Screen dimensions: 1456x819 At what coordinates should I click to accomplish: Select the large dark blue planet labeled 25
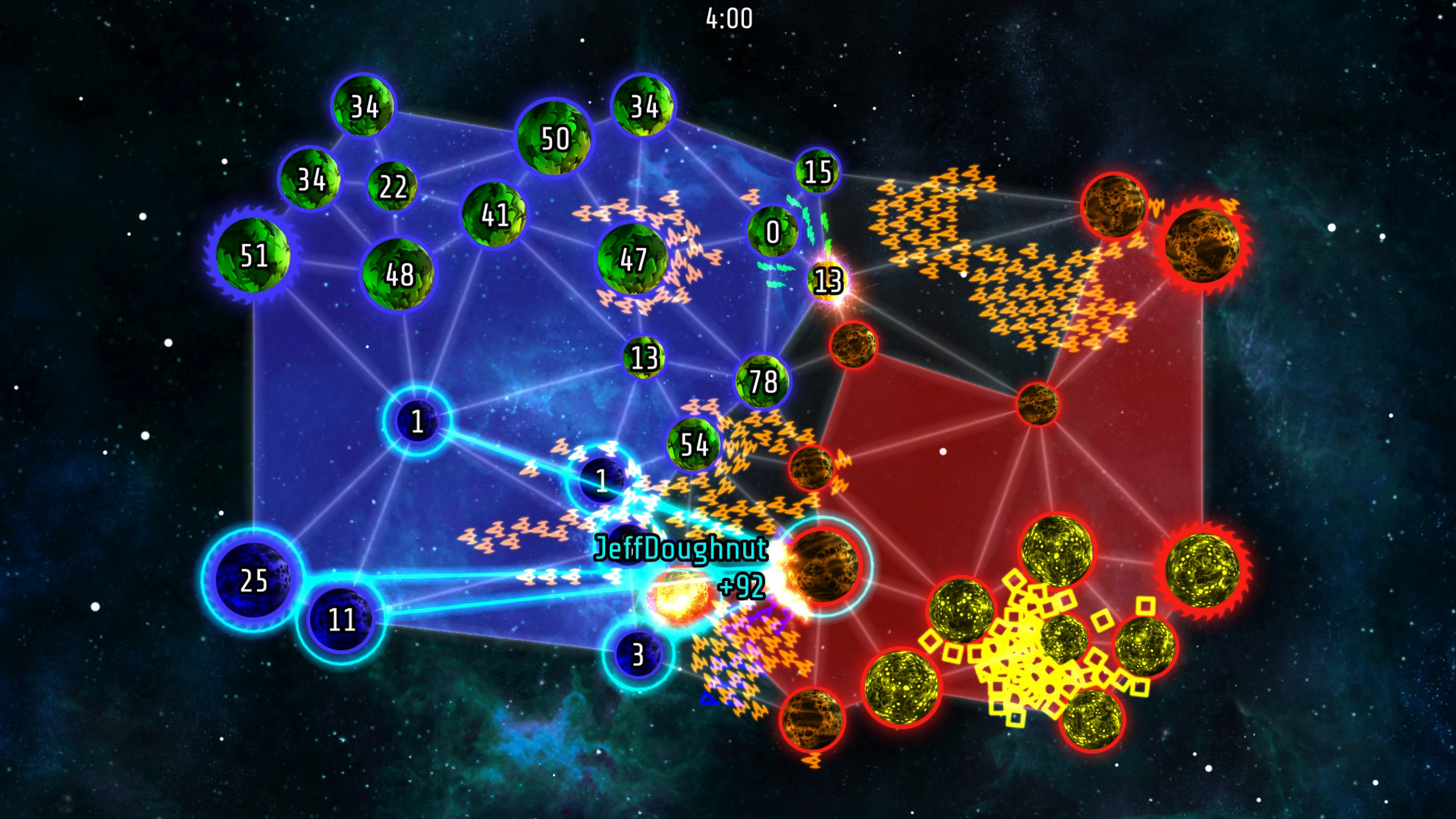click(x=252, y=582)
